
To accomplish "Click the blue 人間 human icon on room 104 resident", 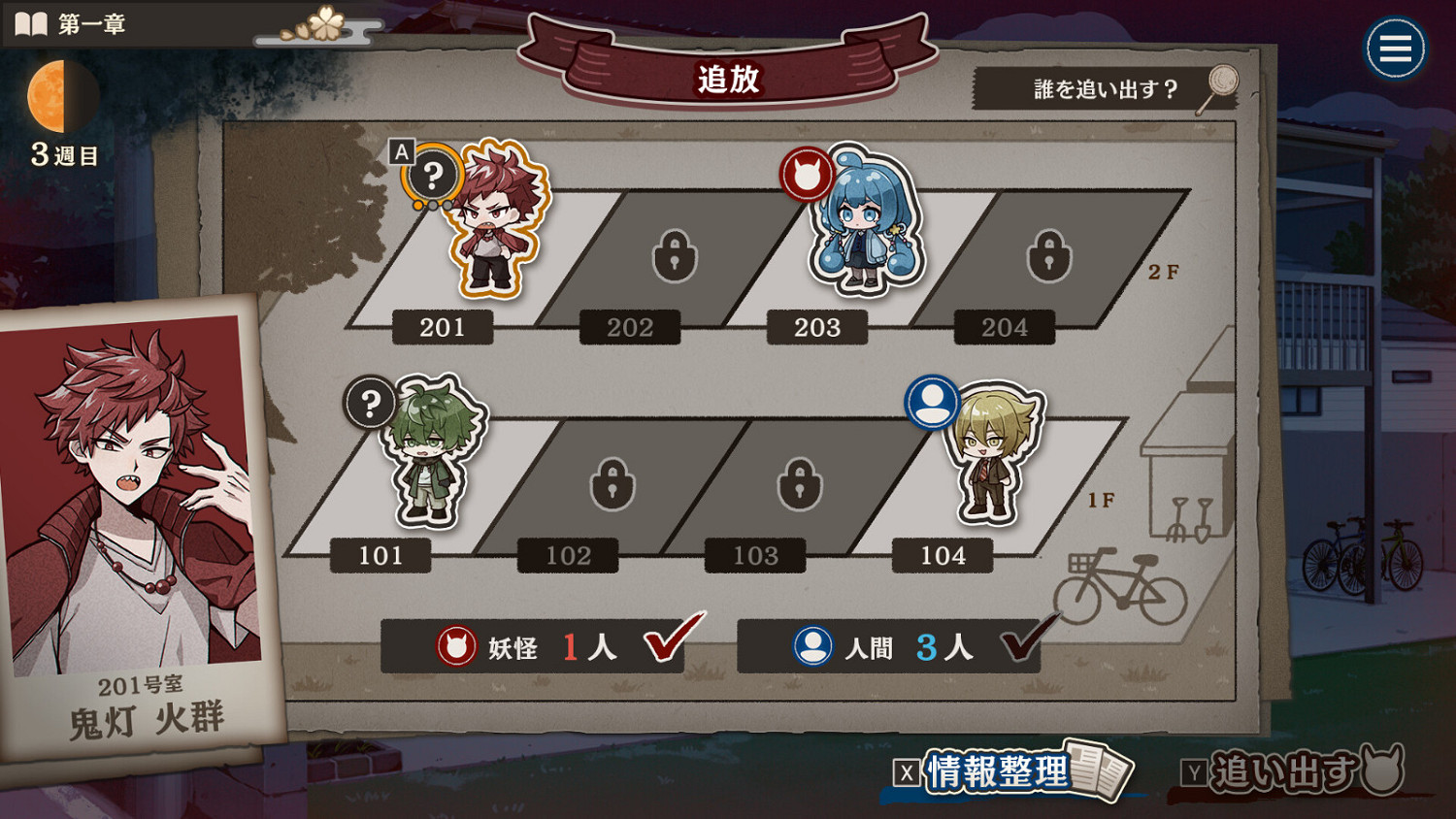I will (x=934, y=403).
